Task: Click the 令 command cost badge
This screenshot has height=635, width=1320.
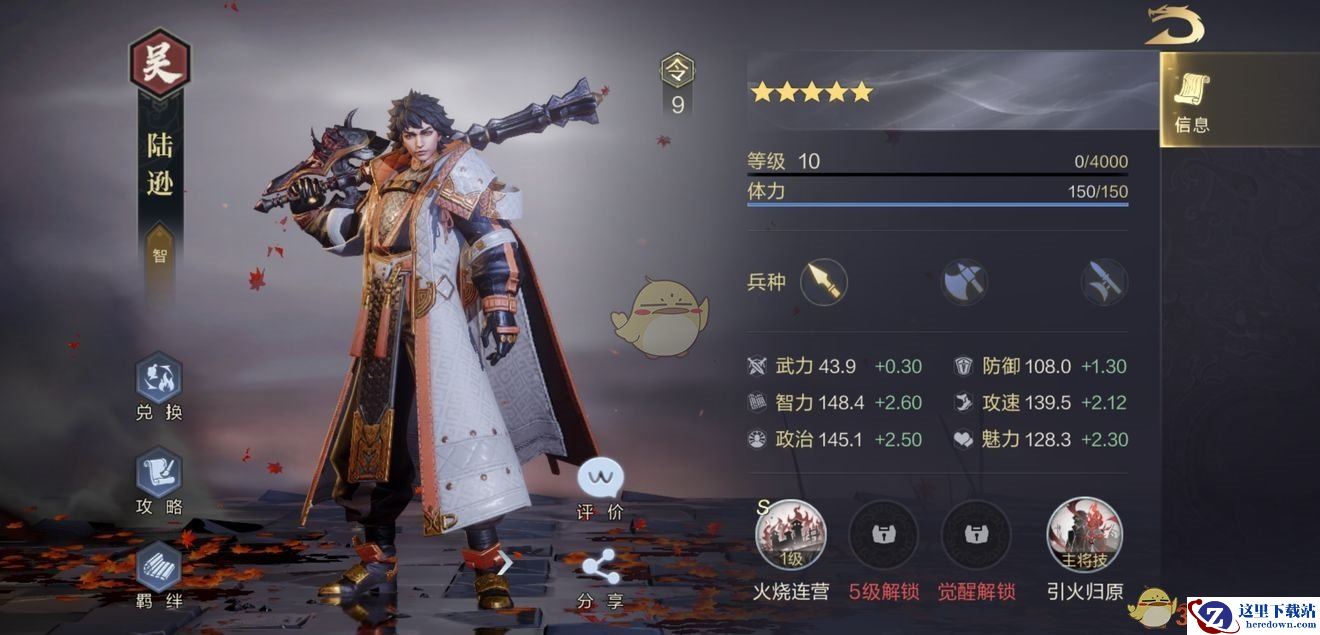Action: 677,70
